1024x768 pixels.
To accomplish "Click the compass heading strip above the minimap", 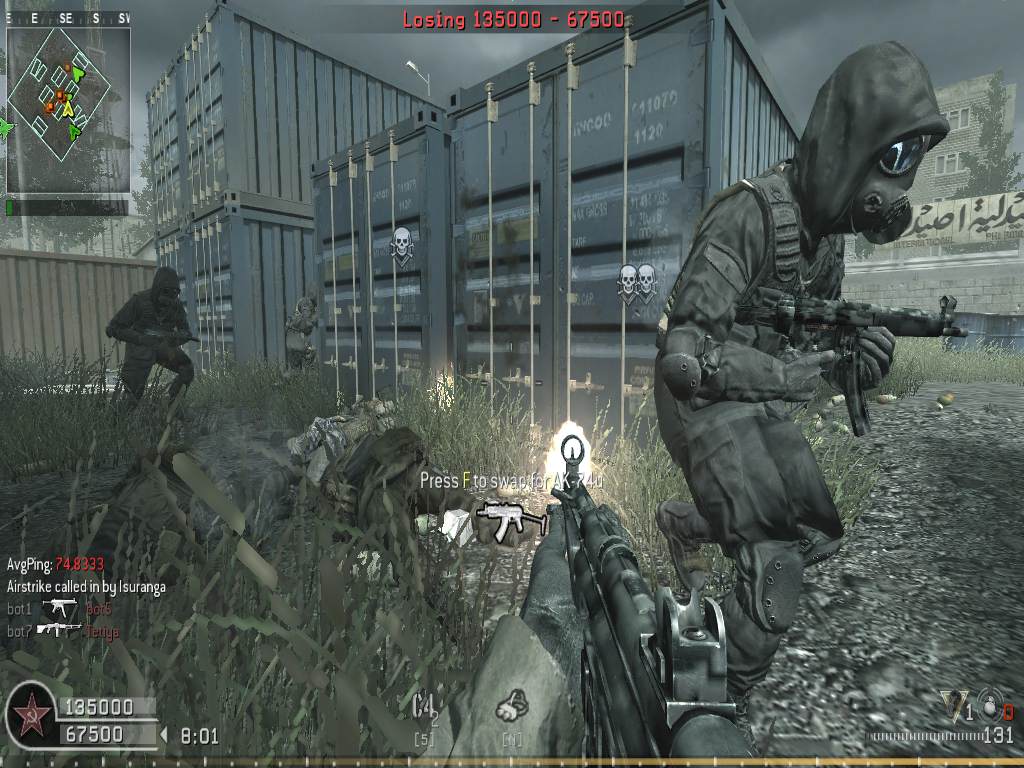I will point(68,18).
